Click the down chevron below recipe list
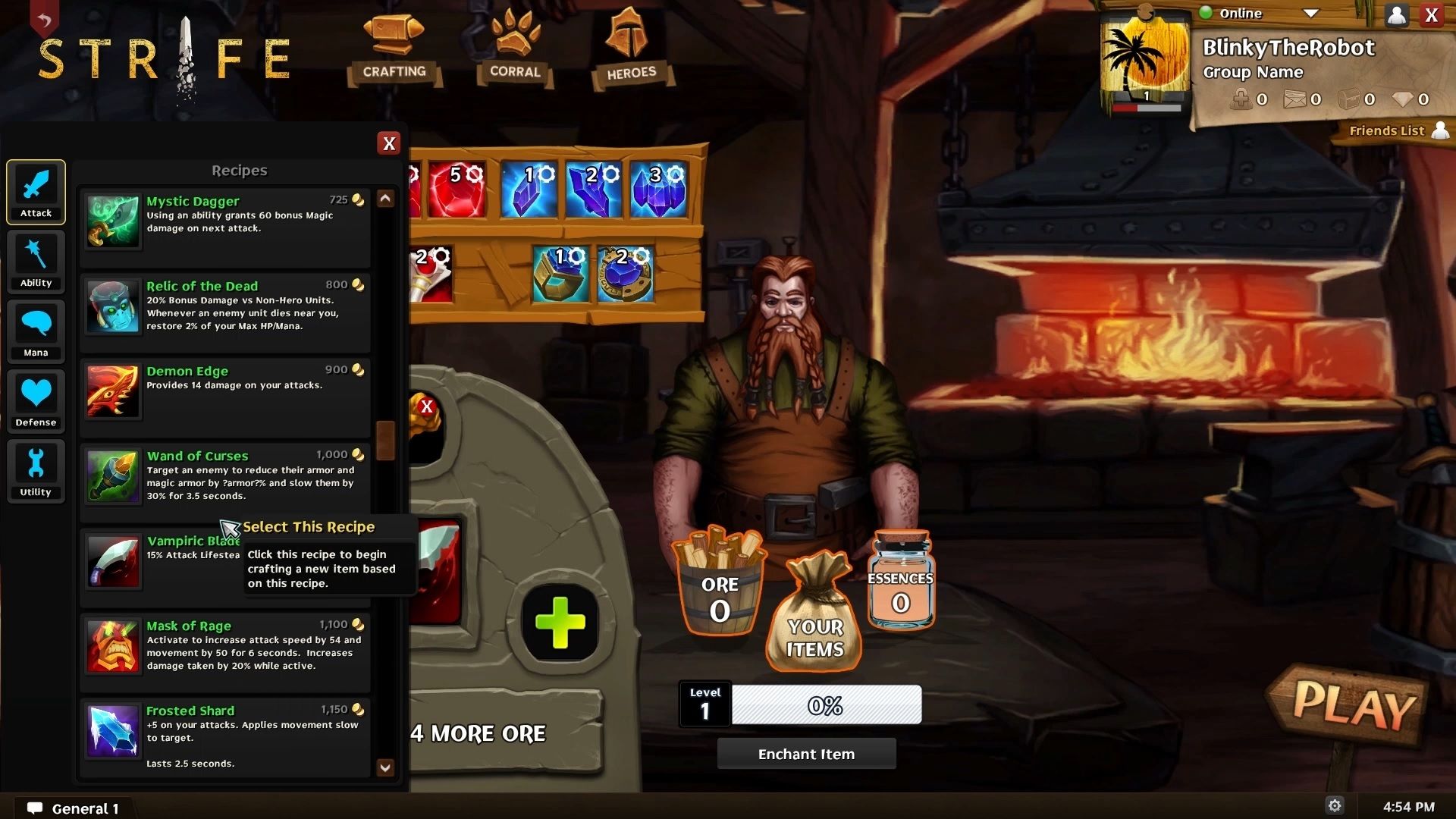This screenshot has width=1456, height=819. coord(386,768)
